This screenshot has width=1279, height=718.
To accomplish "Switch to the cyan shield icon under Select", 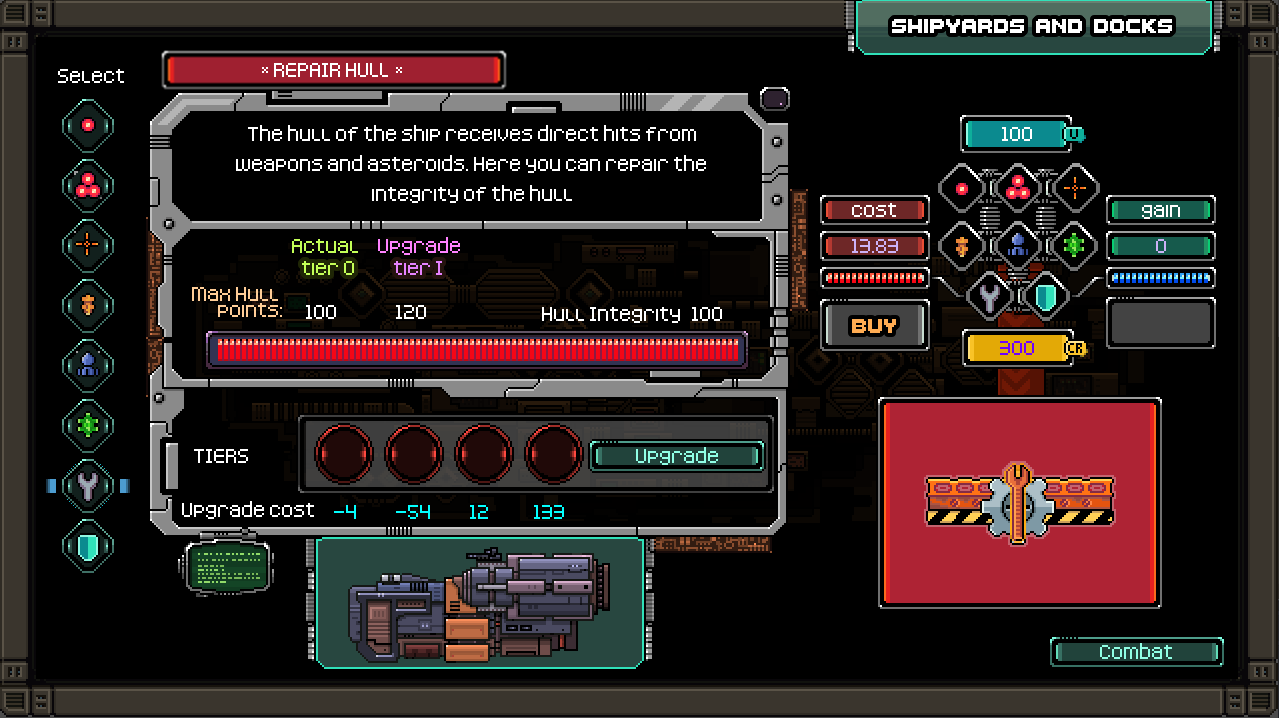I will tap(88, 546).
